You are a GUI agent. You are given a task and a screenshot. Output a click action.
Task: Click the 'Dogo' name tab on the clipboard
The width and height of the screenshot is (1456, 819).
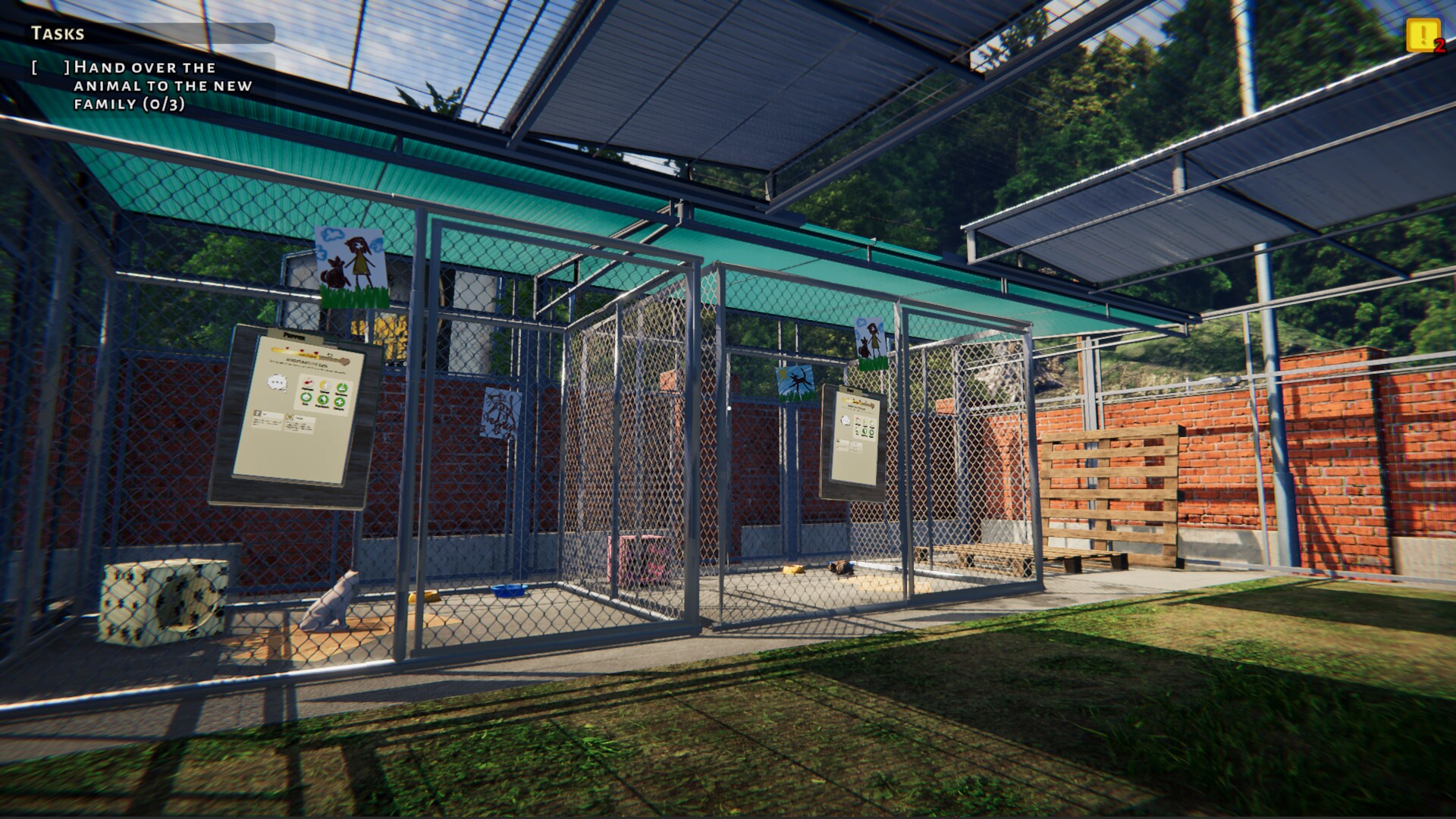click(x=851, y=391)
